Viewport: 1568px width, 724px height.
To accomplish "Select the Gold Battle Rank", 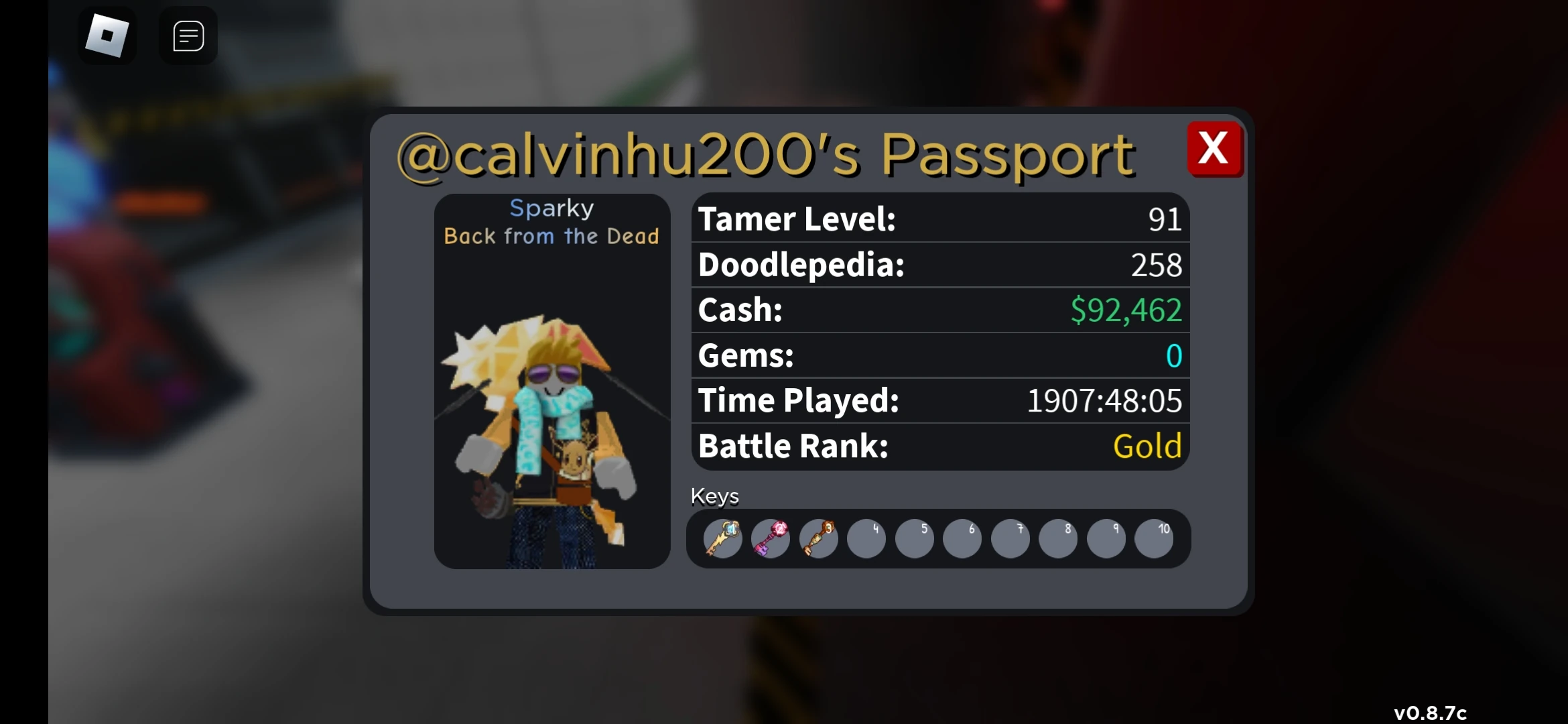I will (x=1147, y=445).
